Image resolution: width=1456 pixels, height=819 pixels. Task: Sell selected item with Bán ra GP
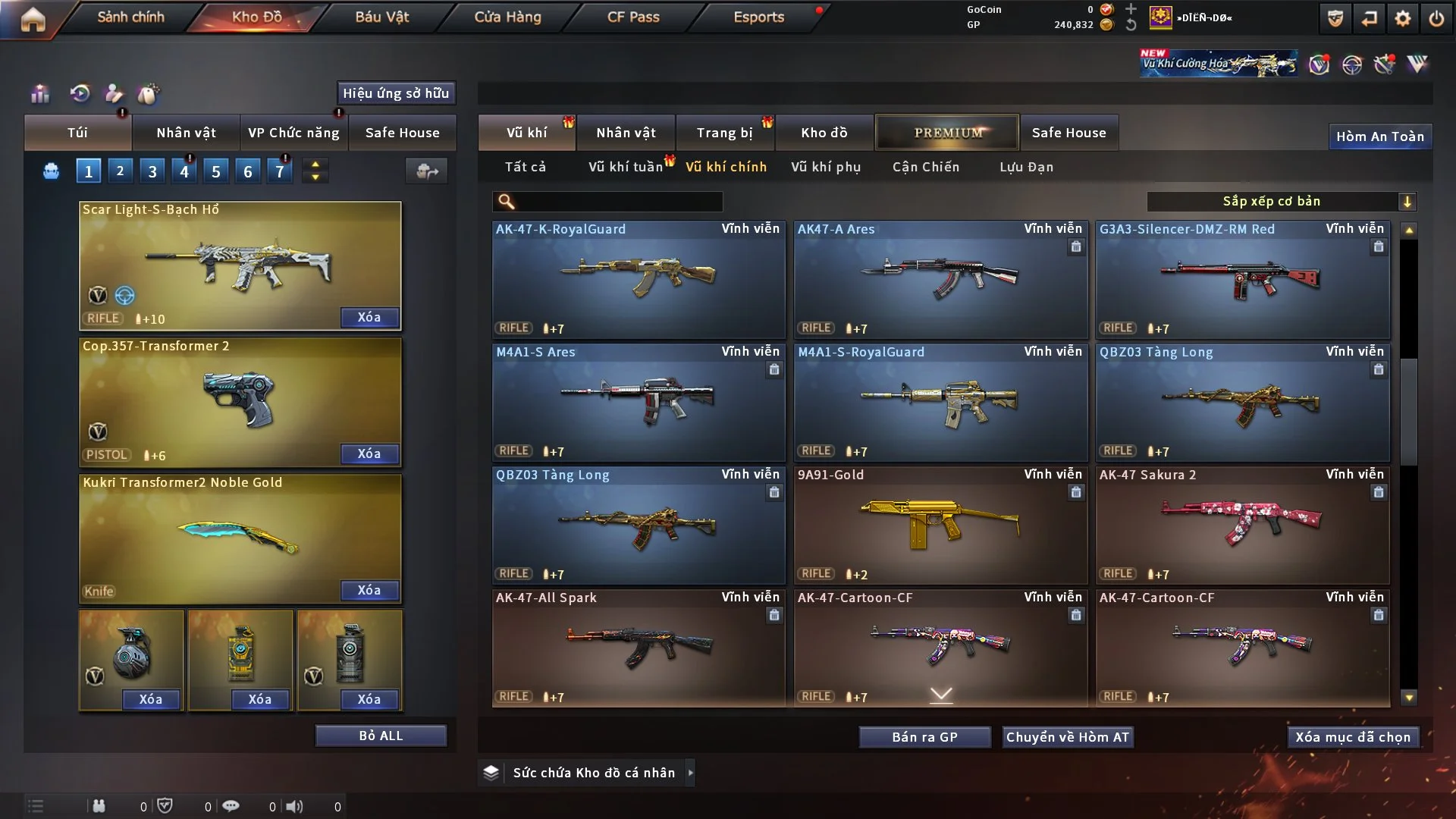click(x=924, y=737)
